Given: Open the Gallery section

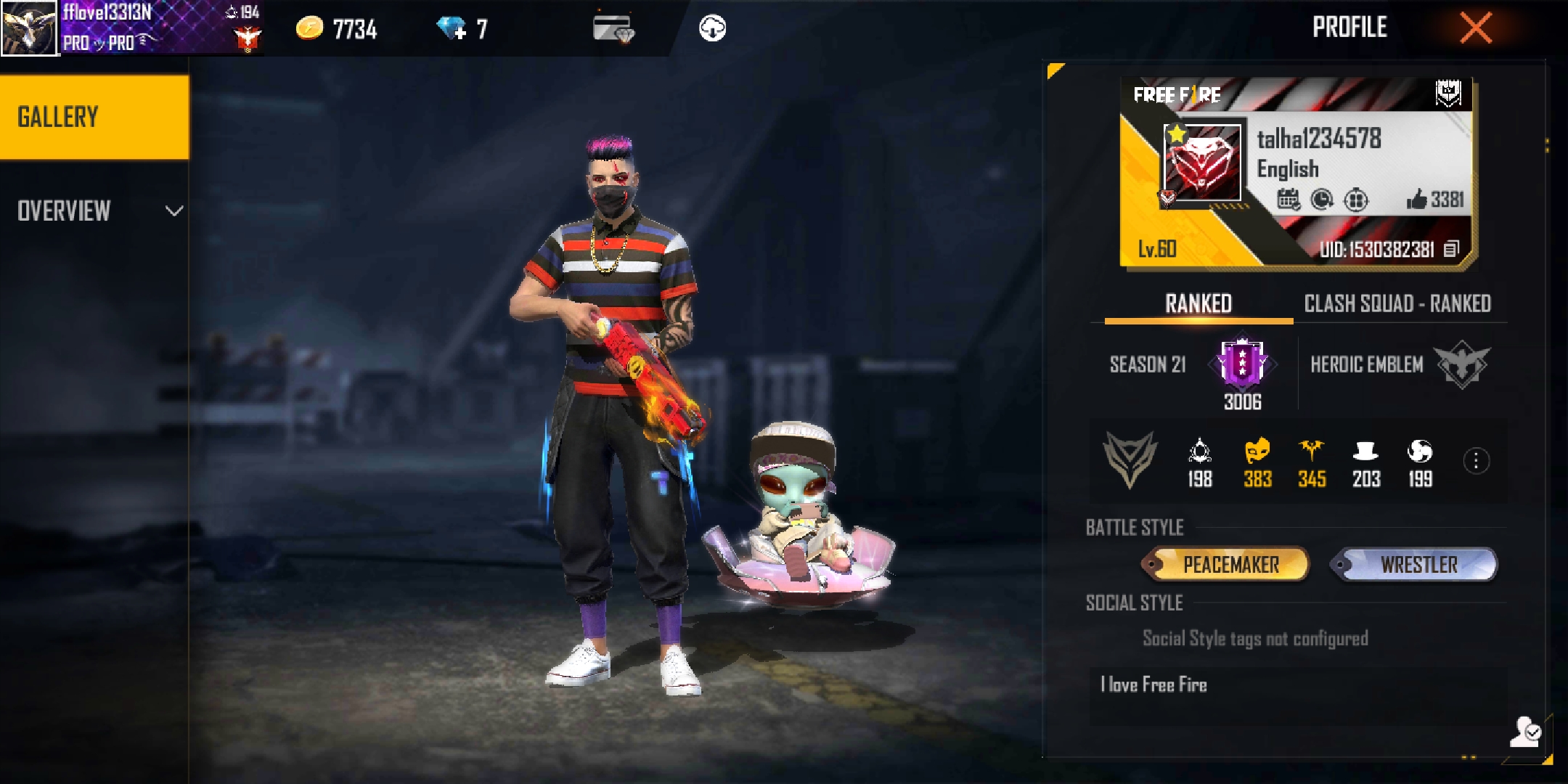Looking at the screenshot, I should point(94,117).
